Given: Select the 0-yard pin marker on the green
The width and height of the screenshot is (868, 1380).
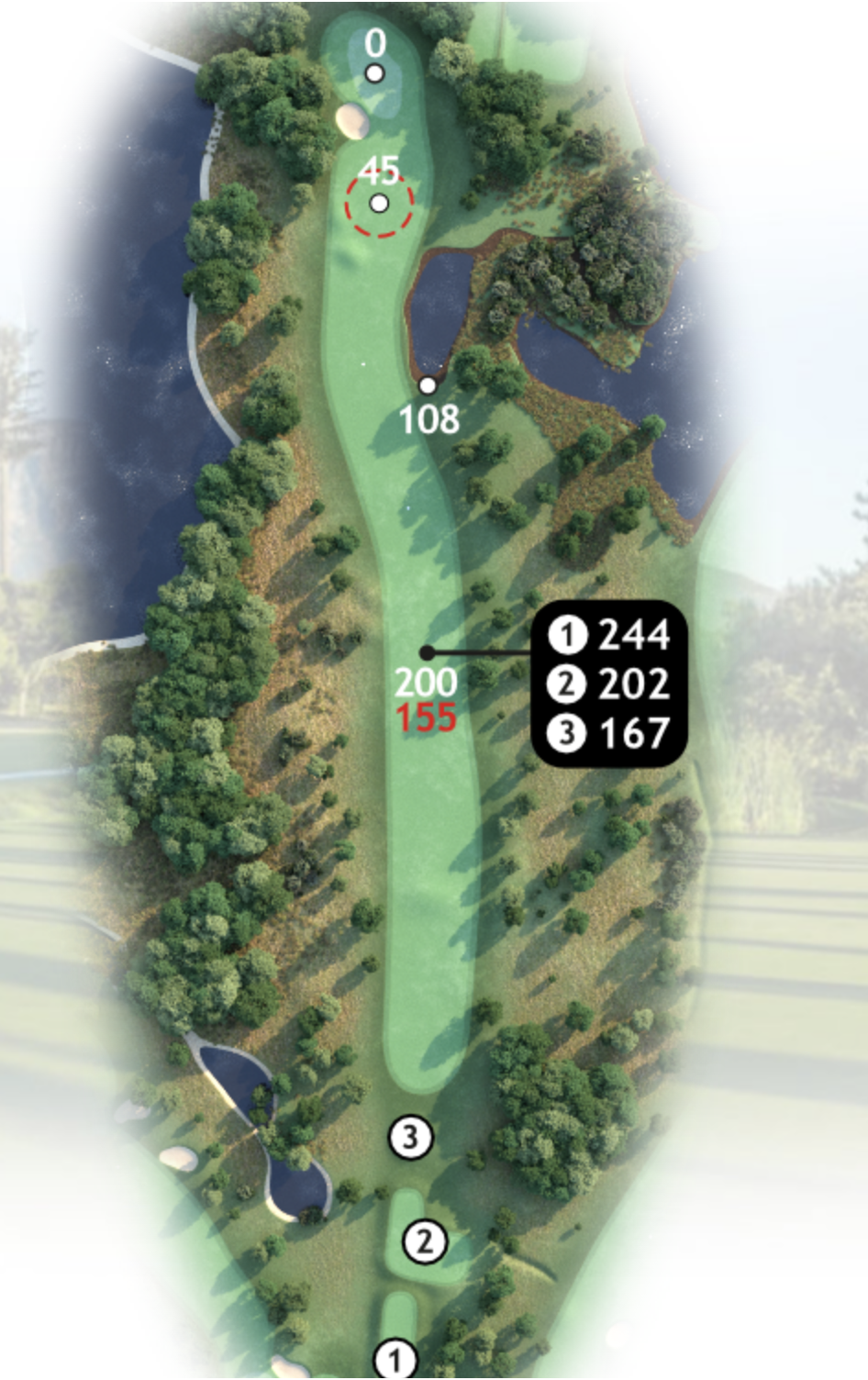Looking at the screenshot, I should tap(374, 73).
